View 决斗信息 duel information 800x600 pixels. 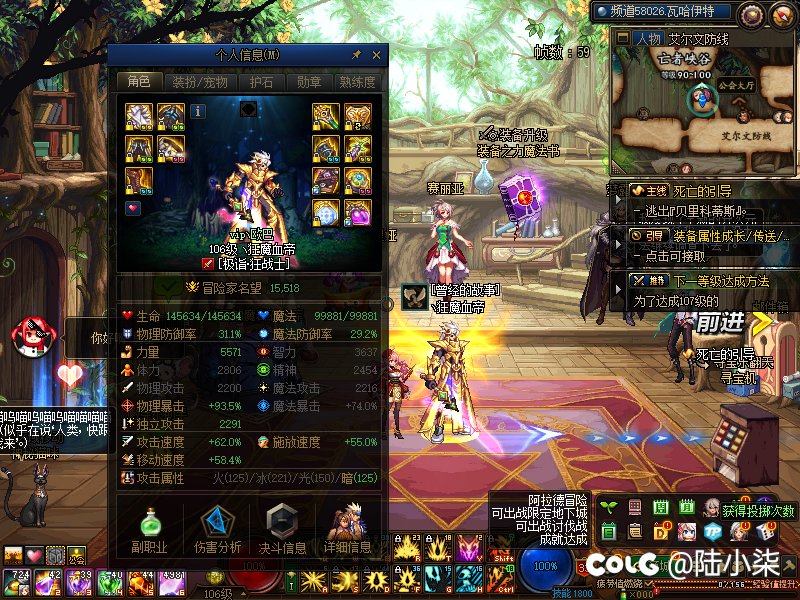(282, 530)
